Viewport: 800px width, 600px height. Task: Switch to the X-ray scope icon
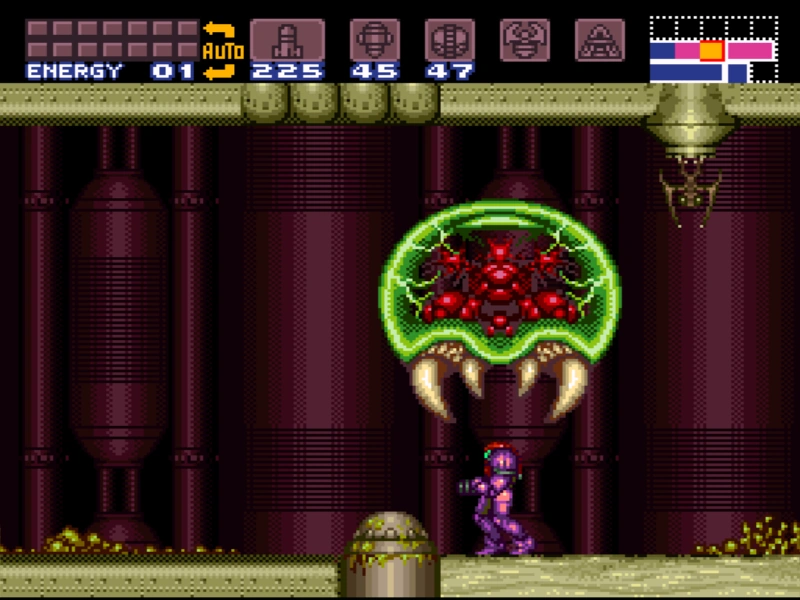(600, 39)
